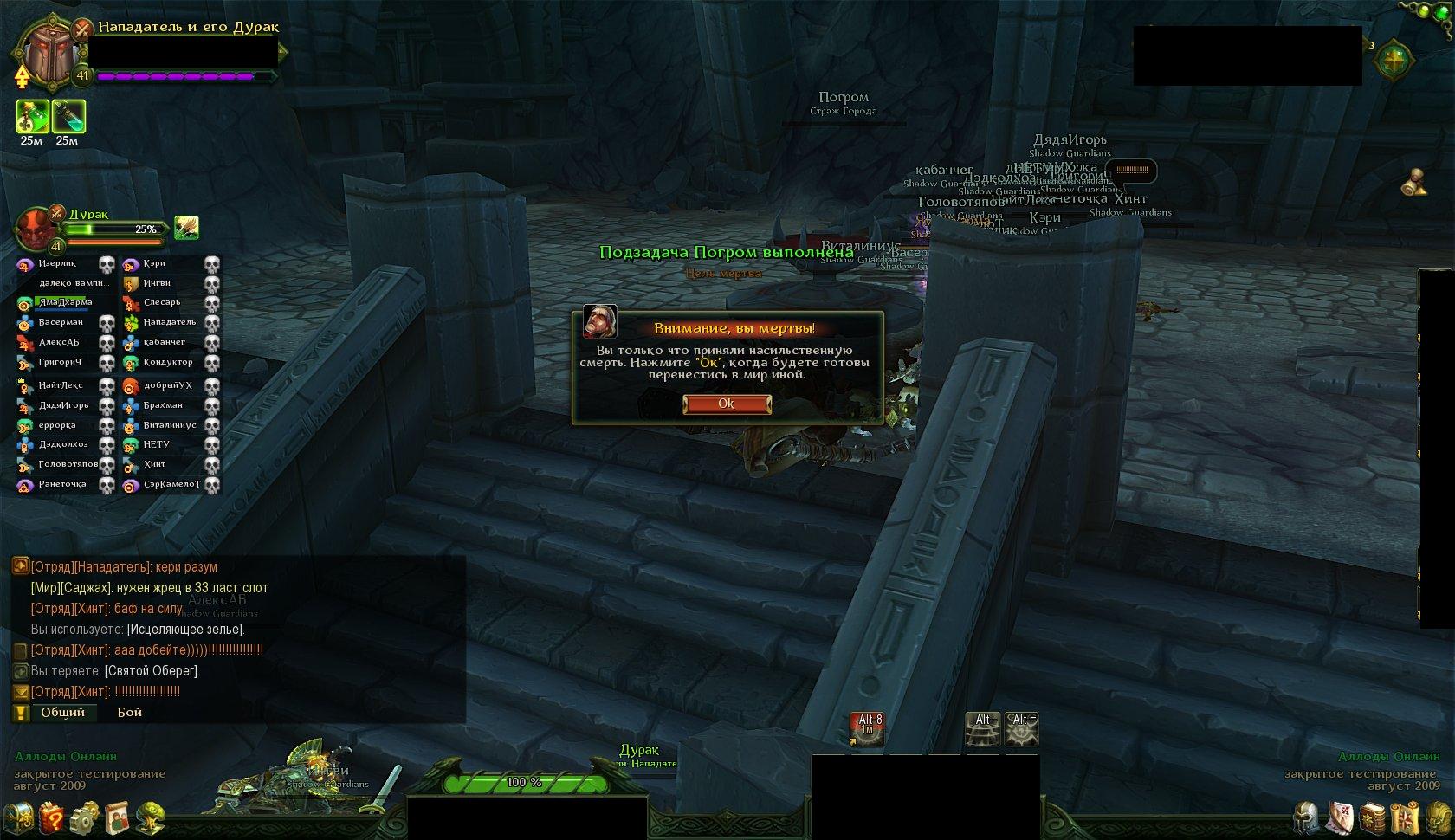
Task: Click the teal vial buff icon
Action: click(x=68, y=117)
